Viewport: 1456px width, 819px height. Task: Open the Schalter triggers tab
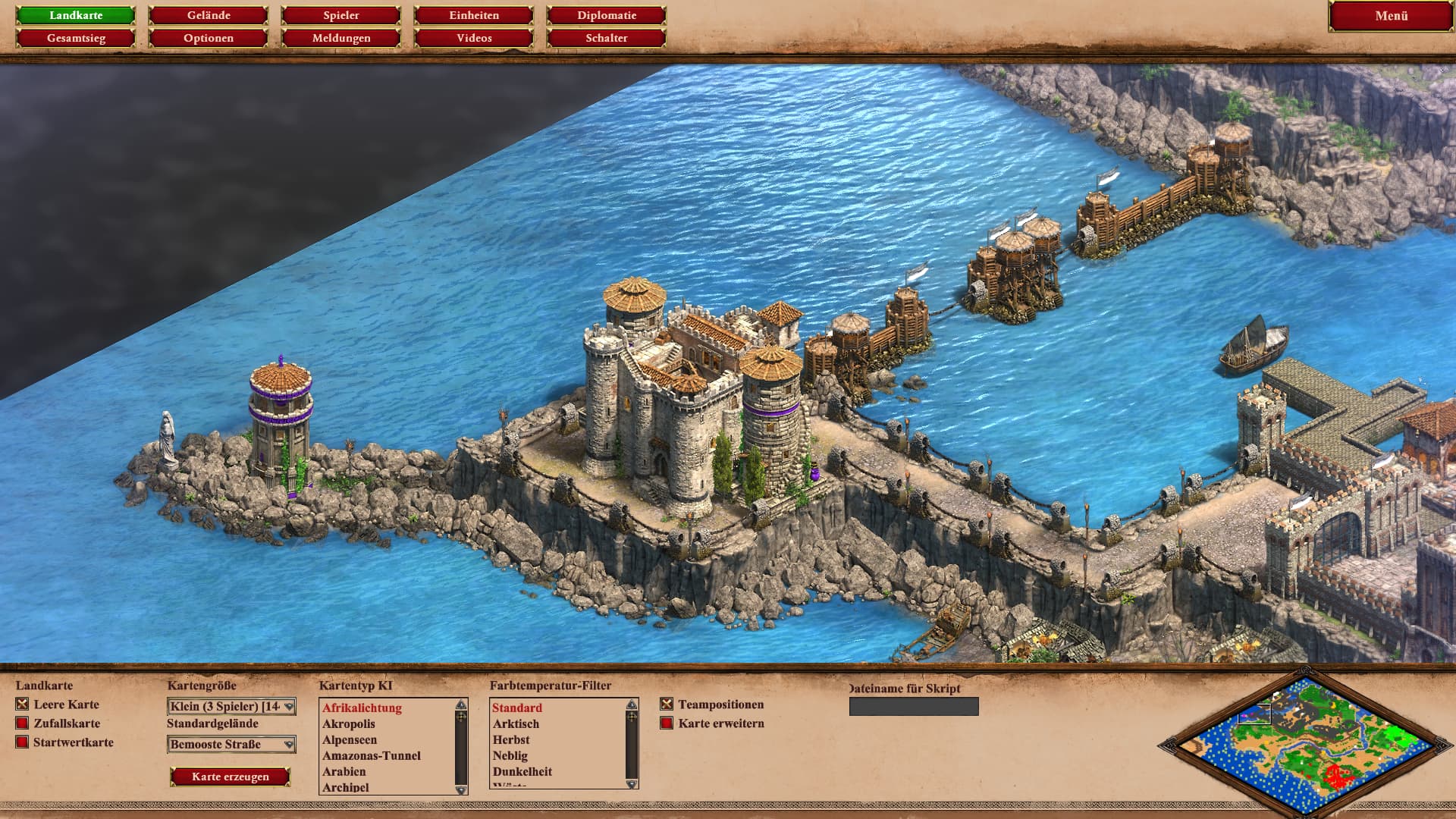tap(607, 38)
